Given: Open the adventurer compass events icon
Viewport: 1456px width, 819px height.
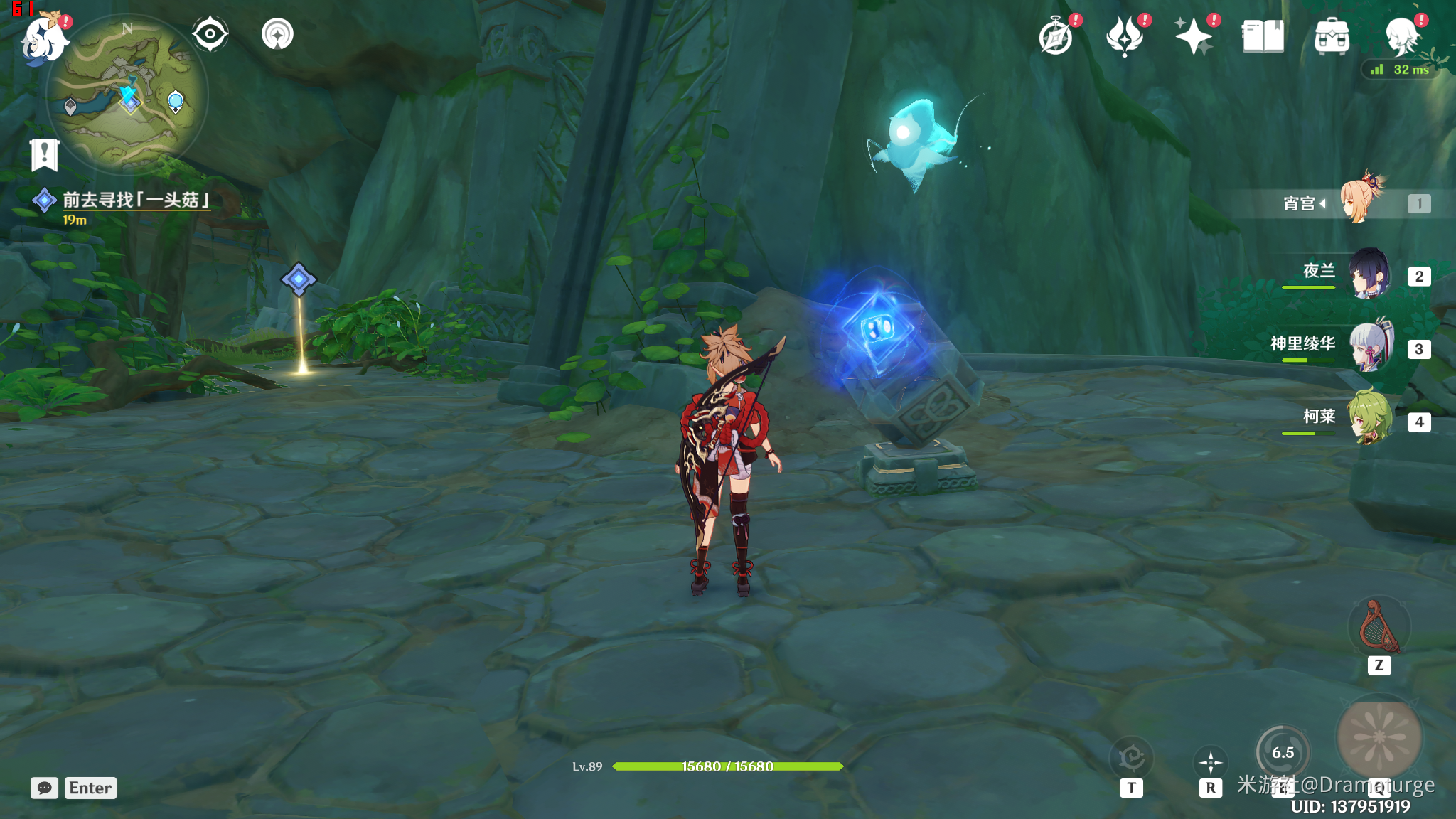Looking at the screenshot, I should tap(1056, 36).
